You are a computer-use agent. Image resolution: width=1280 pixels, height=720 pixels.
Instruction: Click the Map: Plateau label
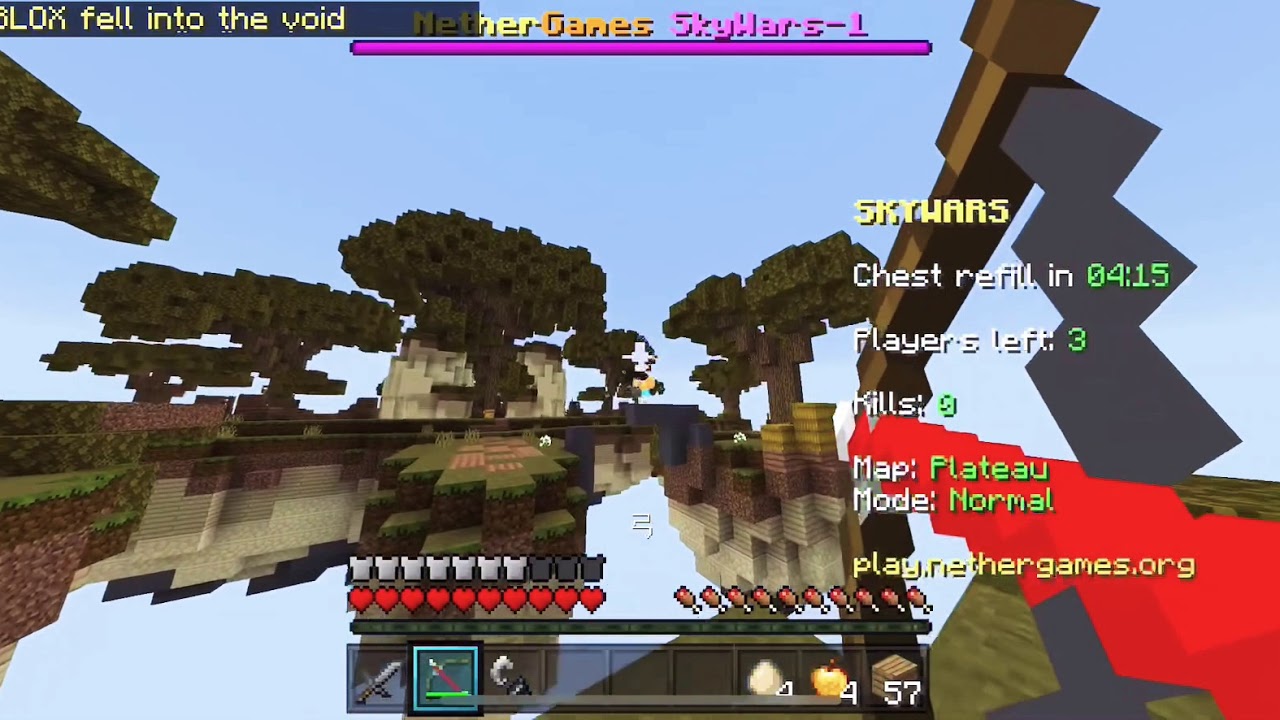[950, 468]
